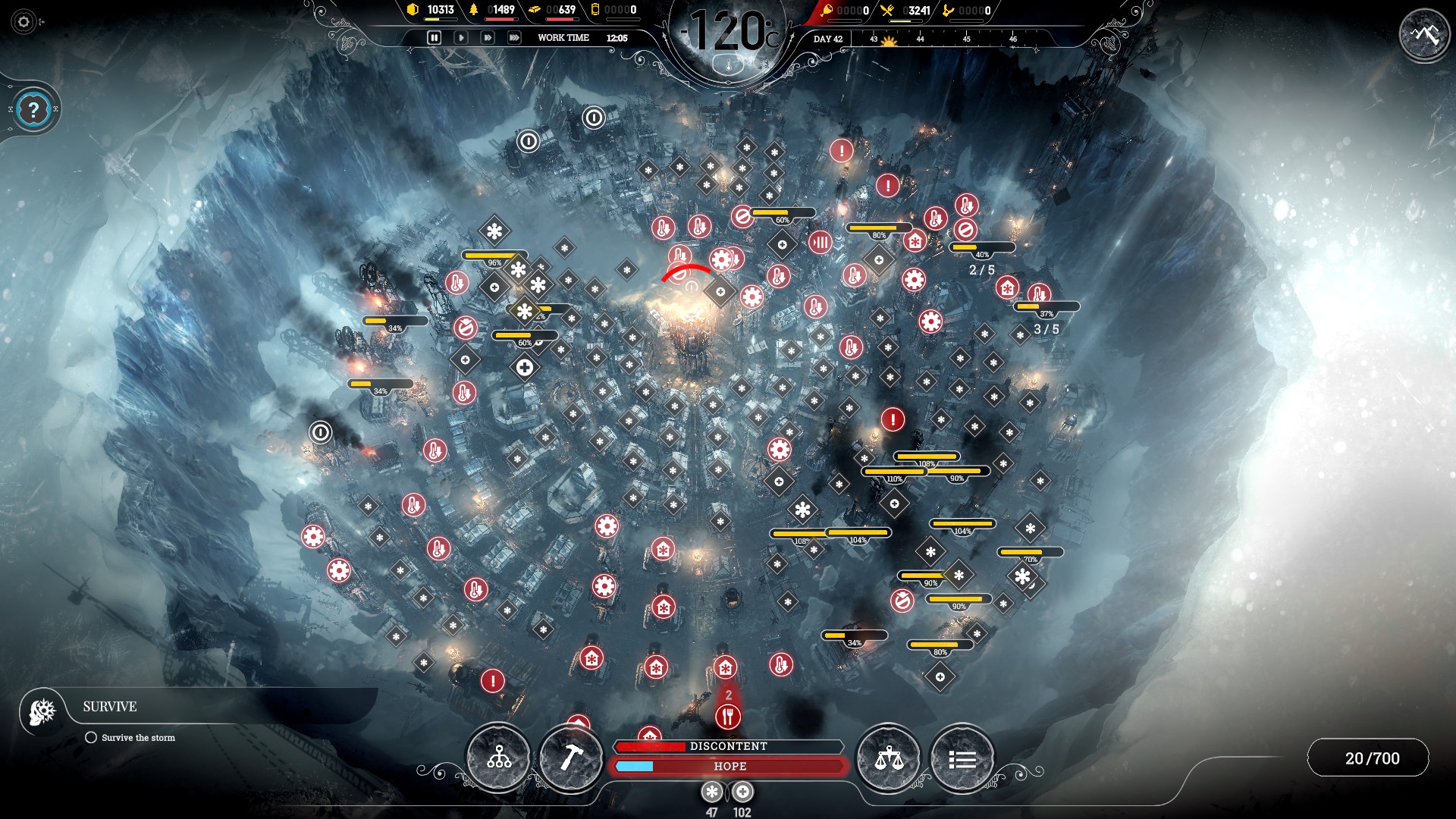1456x819 pixels.
Task: Show the economy list panel
Action: (962, 758)
